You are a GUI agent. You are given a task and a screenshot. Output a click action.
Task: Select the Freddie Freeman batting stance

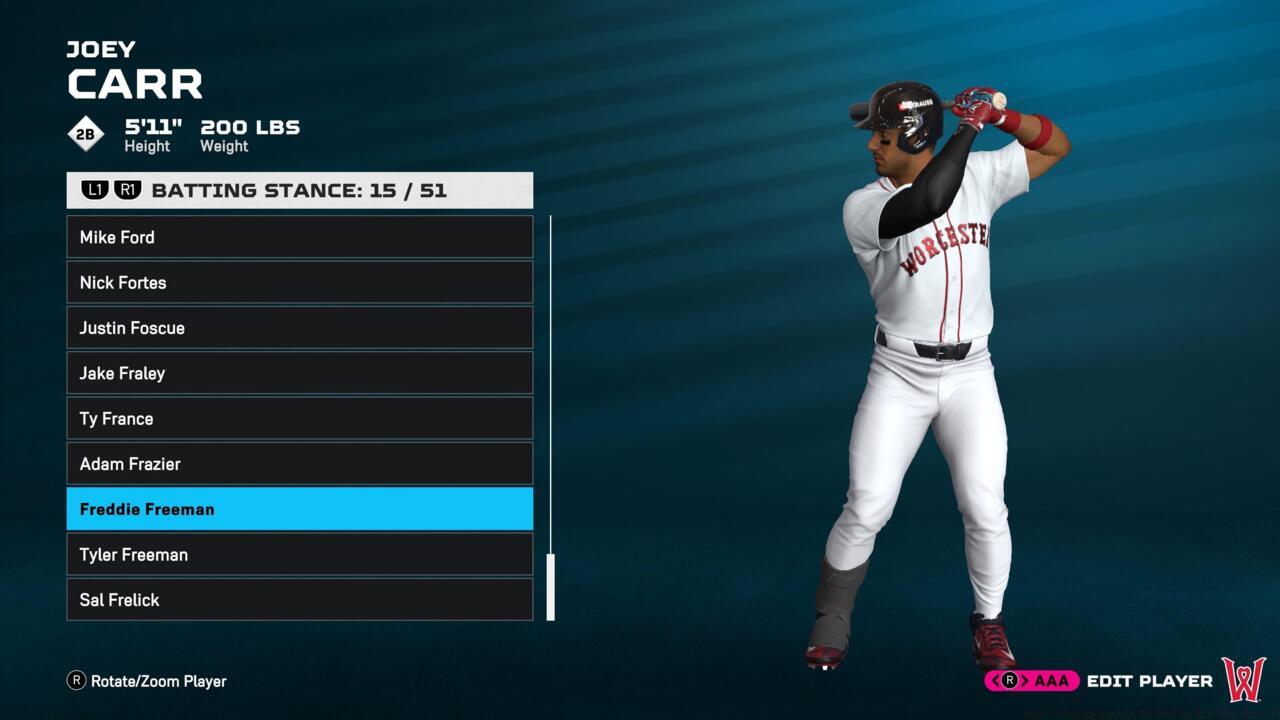pyautogui.click(x=300, y=509)
